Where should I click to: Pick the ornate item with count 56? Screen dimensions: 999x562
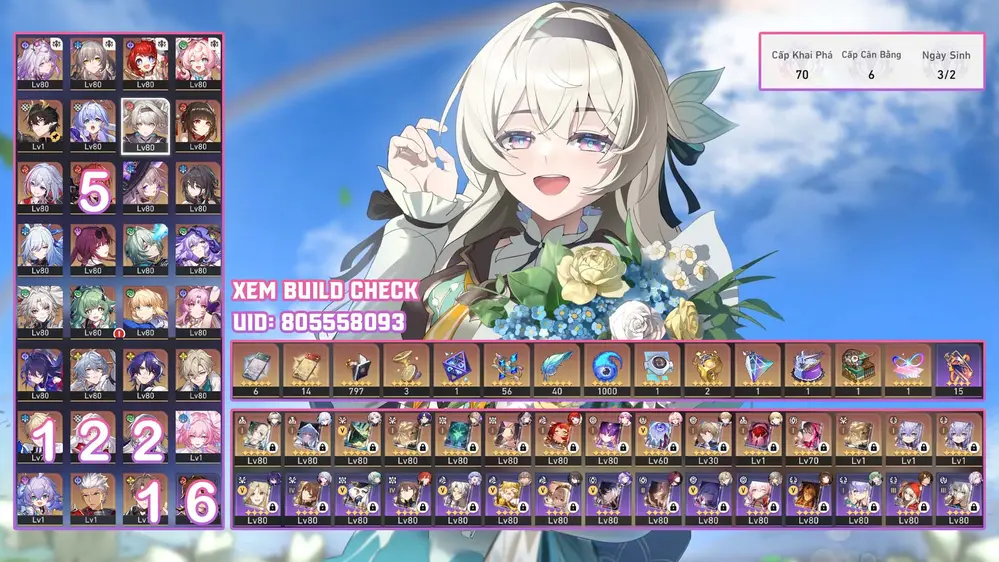pyautogui.click(x=506, y=371)
